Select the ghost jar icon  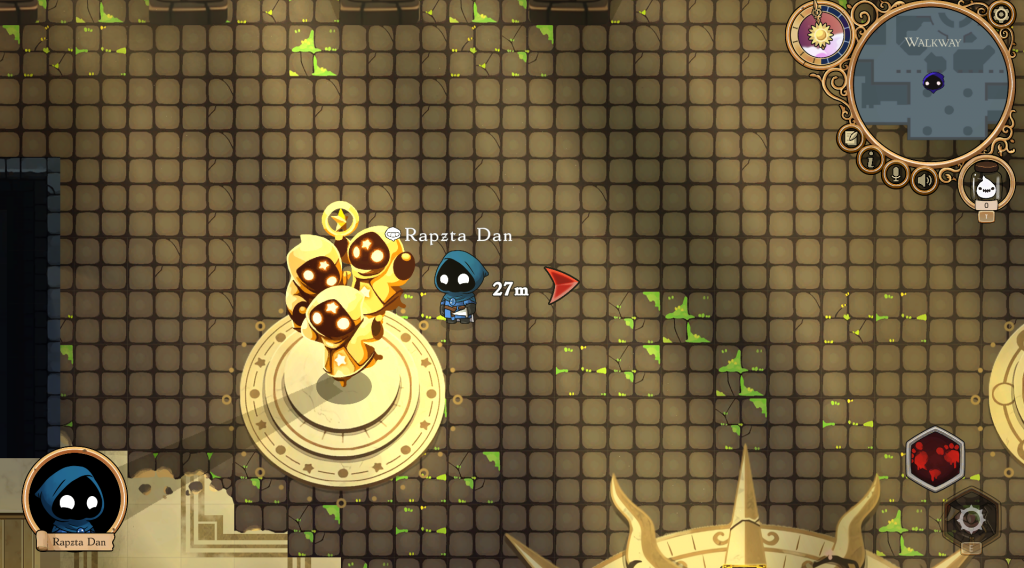pos(986,185)
